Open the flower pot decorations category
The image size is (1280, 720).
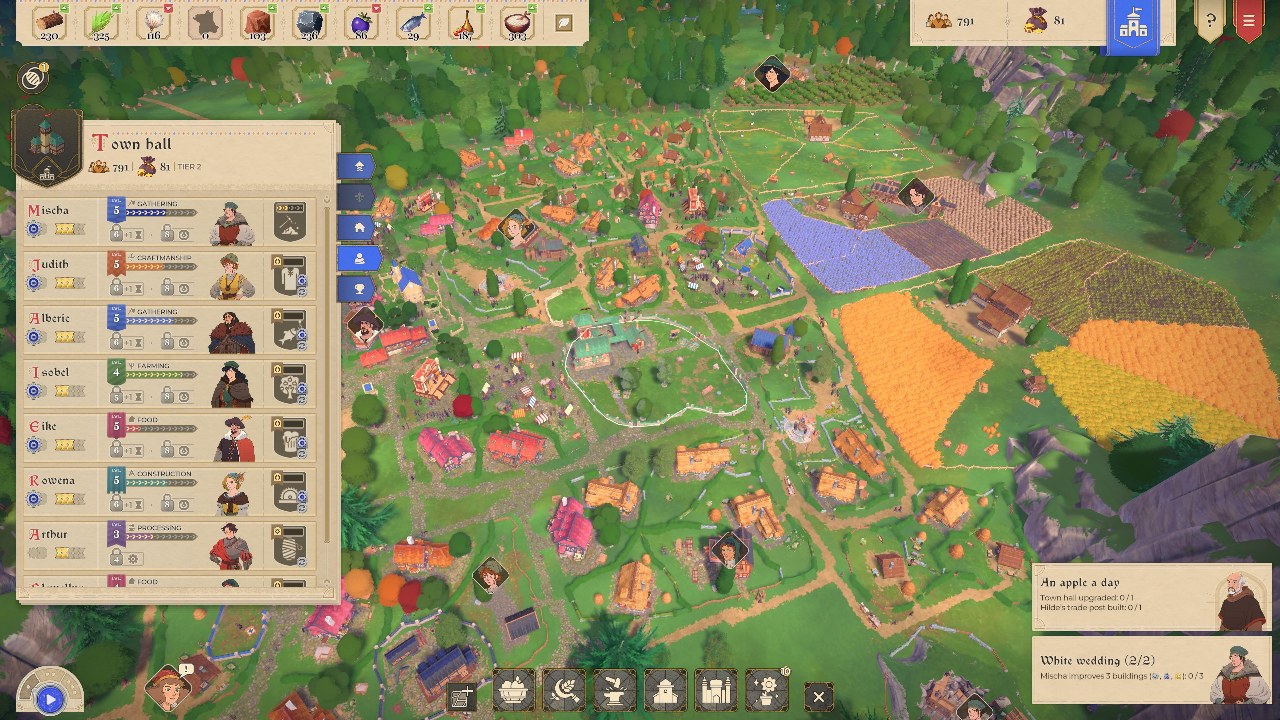coord(767,691)
